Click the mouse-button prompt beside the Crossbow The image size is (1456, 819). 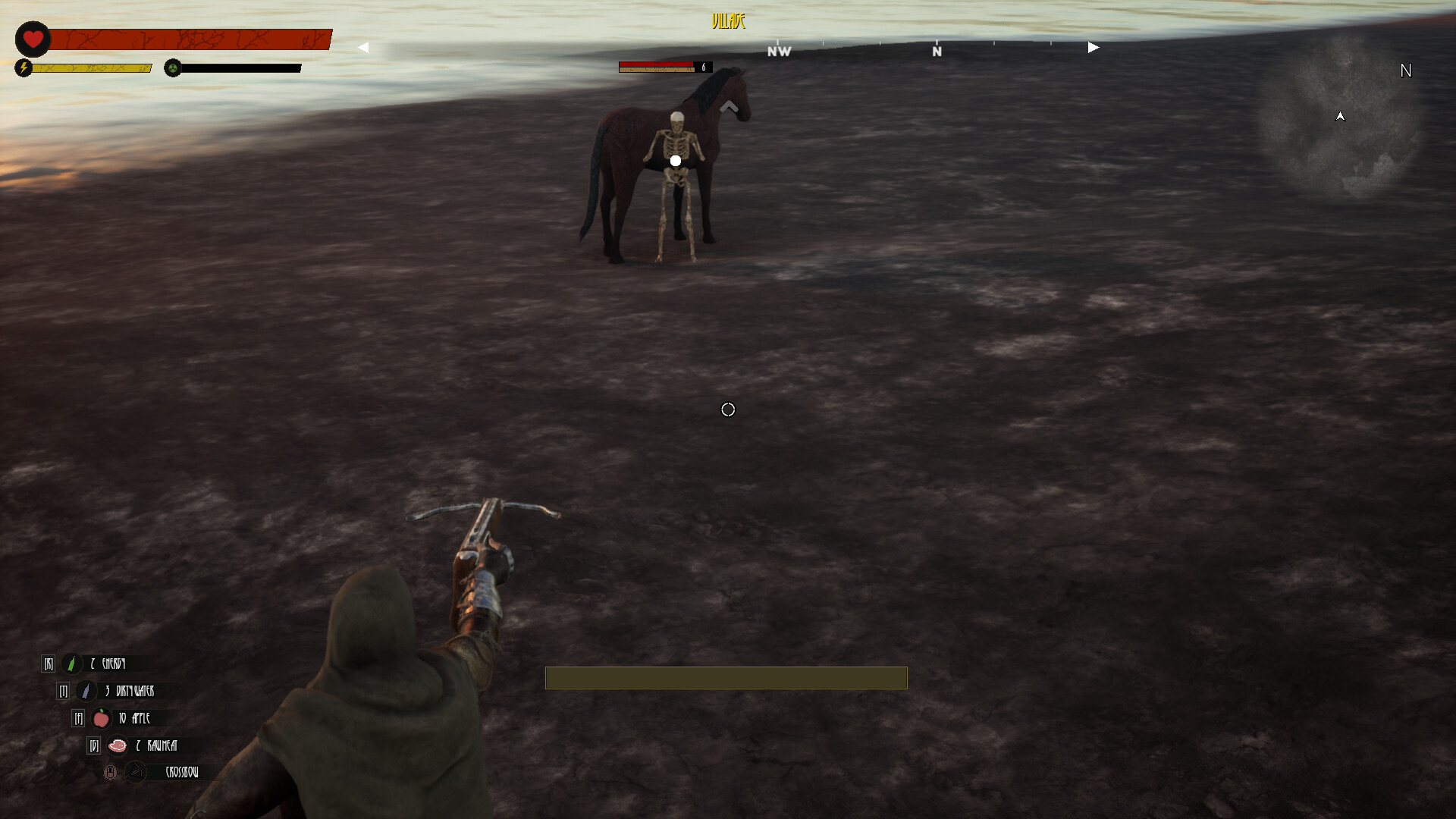pyautogui.click(x=110, y=772)
